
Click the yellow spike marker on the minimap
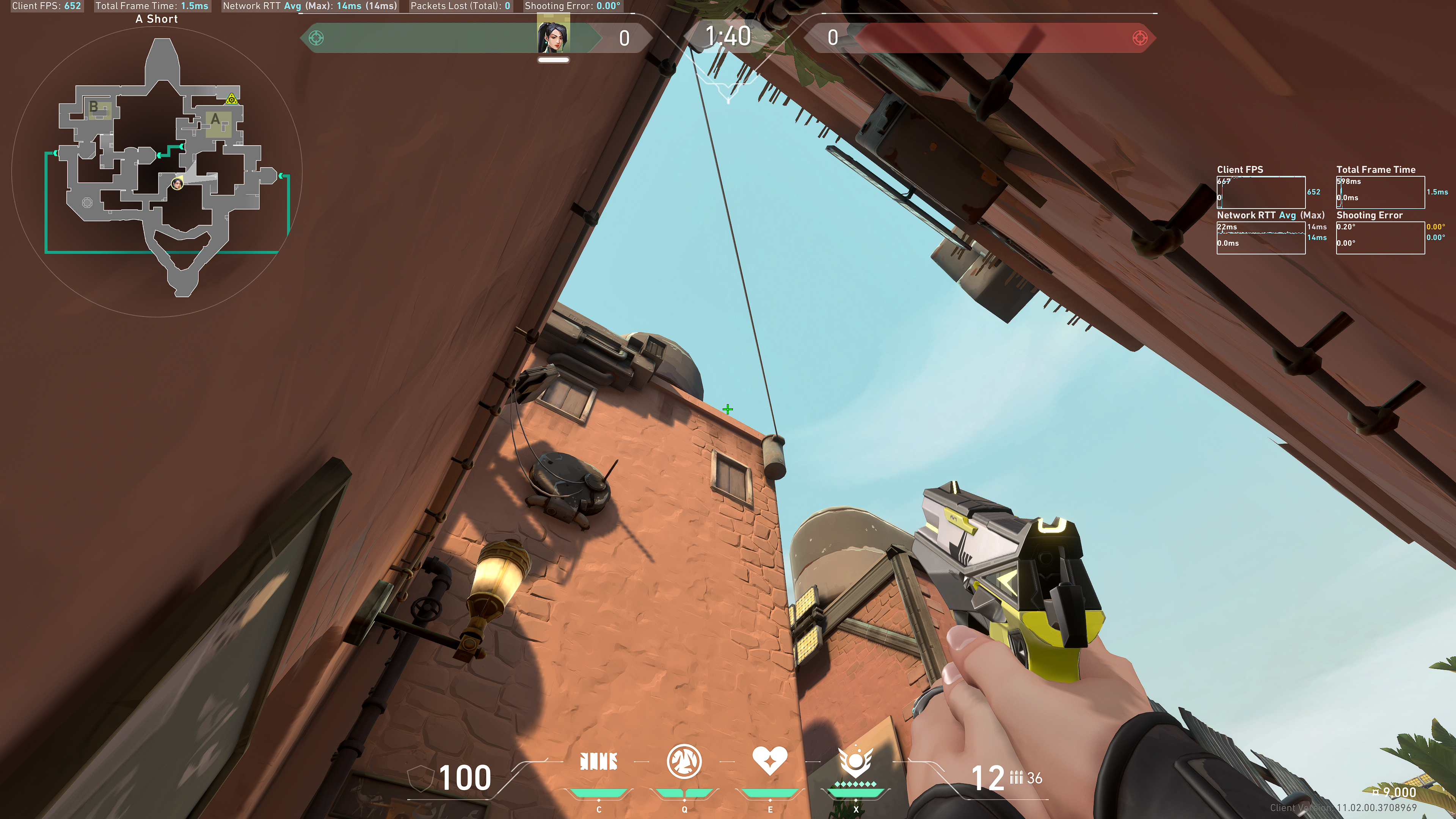231,100
